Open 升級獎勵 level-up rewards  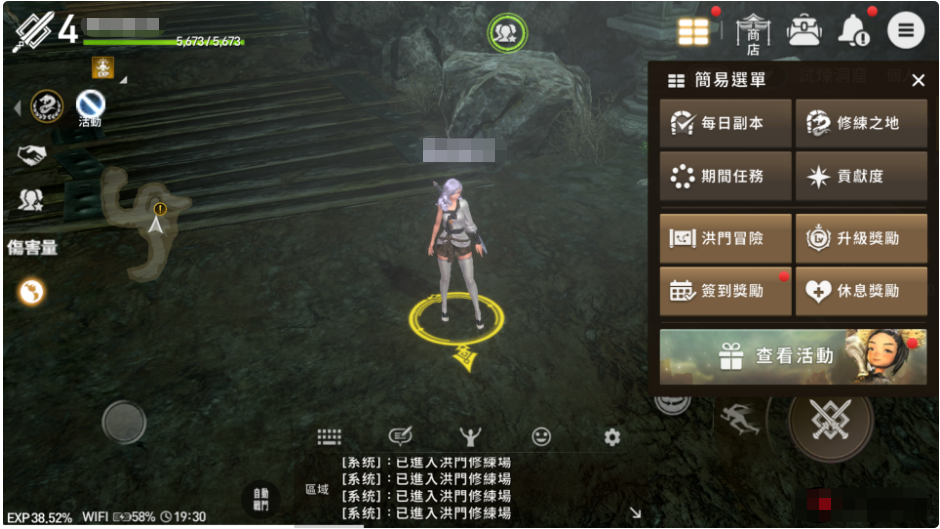click(860, 239)
